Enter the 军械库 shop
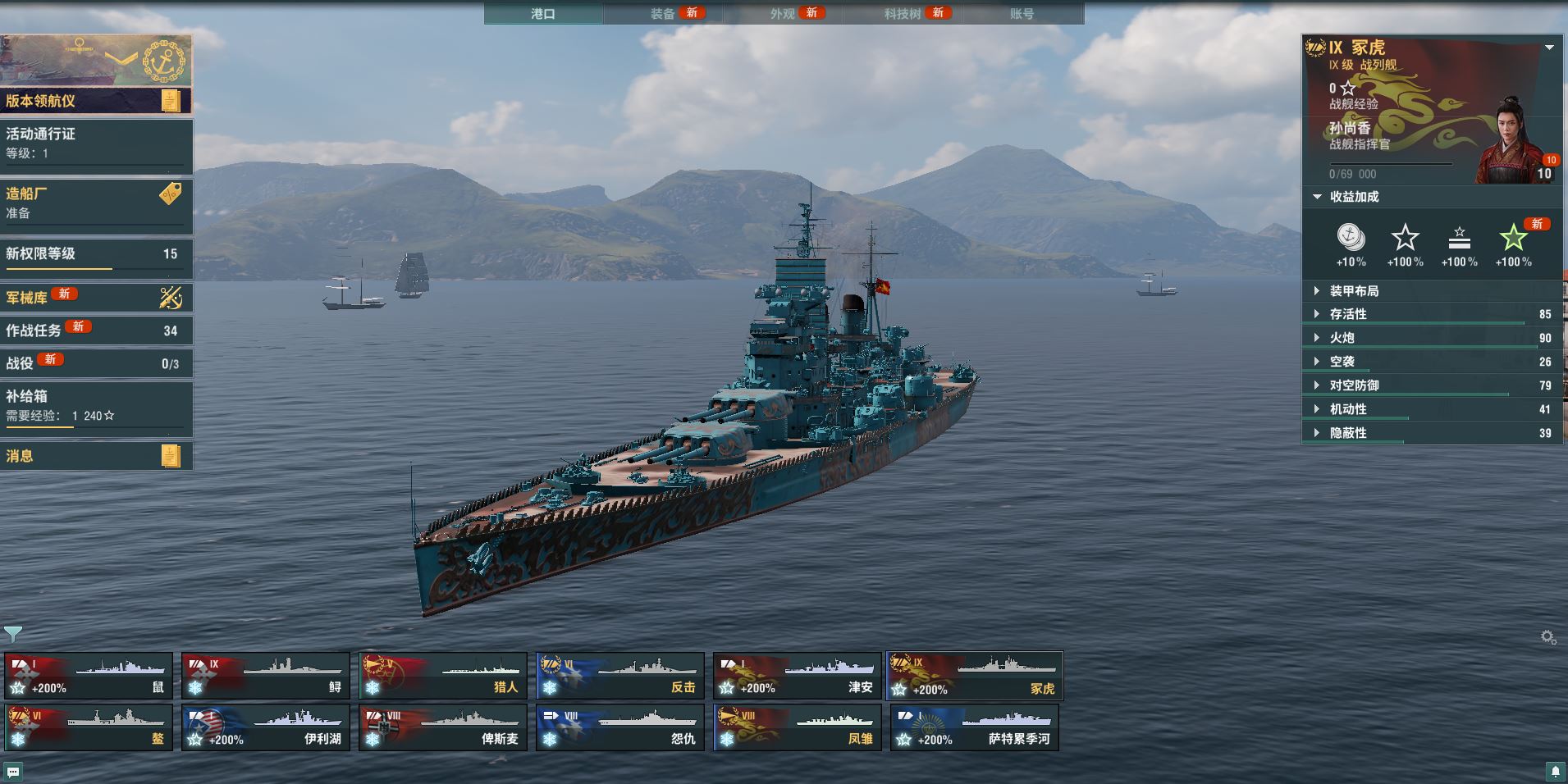Image resolution: width=1568 pixels, height=784 pixels. (96, 297)
